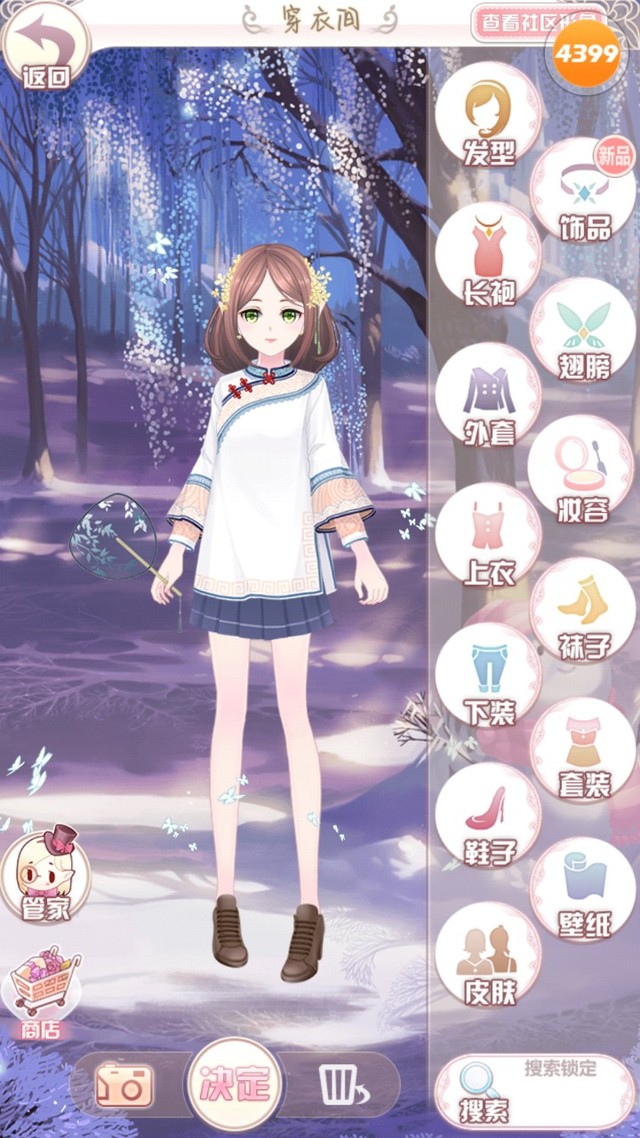Go back with the 返回 arrow button
This screenshot has width=640, height=1138.
[46, 46]
